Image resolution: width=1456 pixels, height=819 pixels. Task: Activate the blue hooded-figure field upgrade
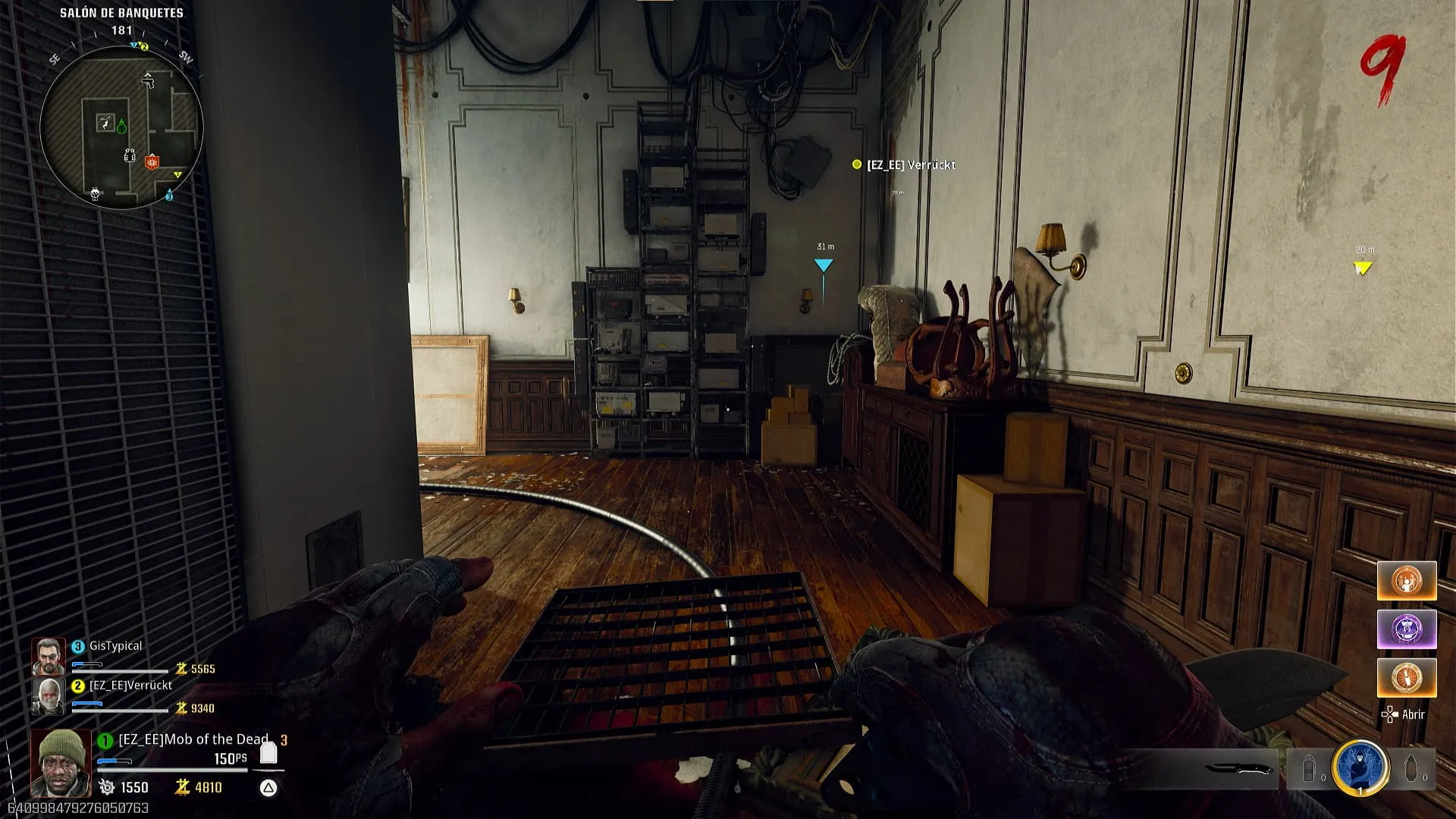(1360, 767)
